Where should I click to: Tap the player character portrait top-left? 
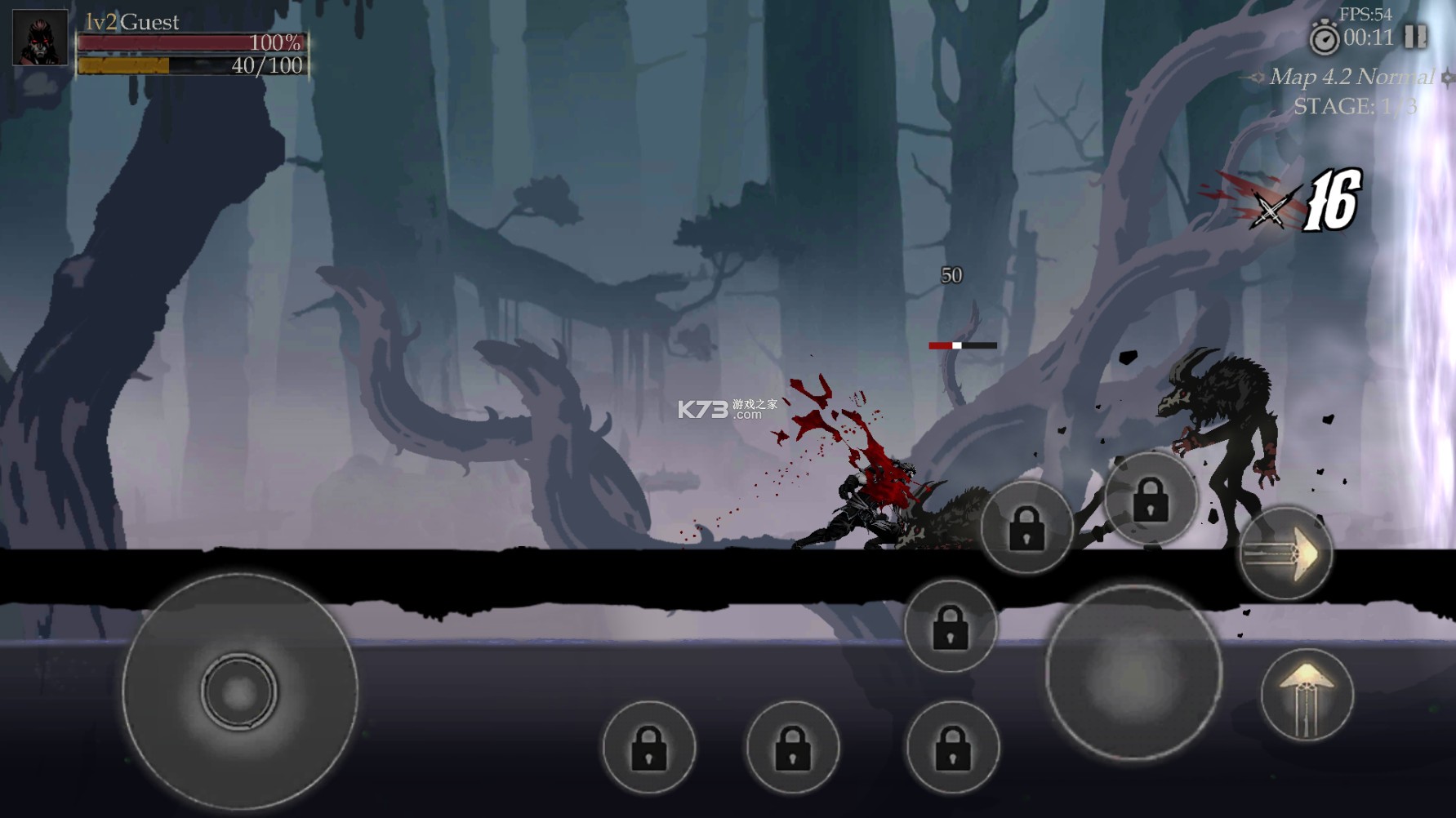coord(39,39)
